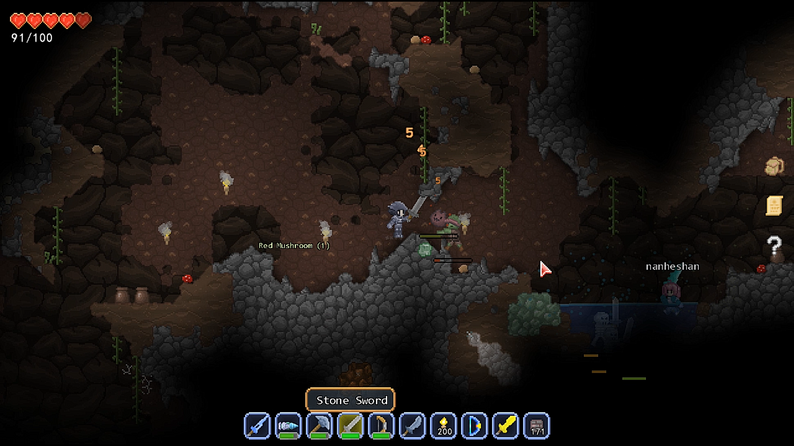
Task: Choose the stone axe hotbar slot
Action: point(319,425)
